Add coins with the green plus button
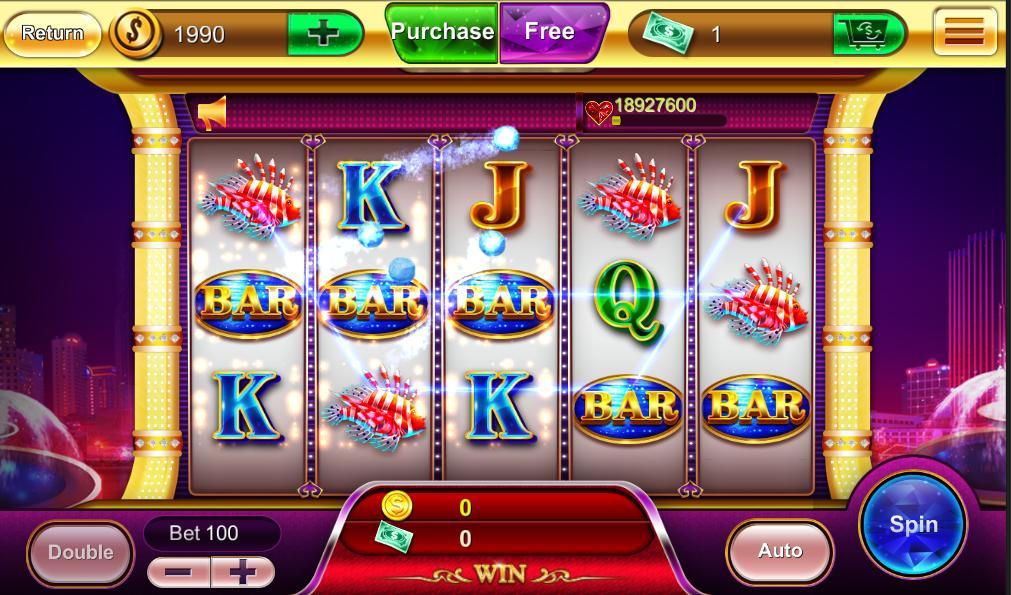 322,34
